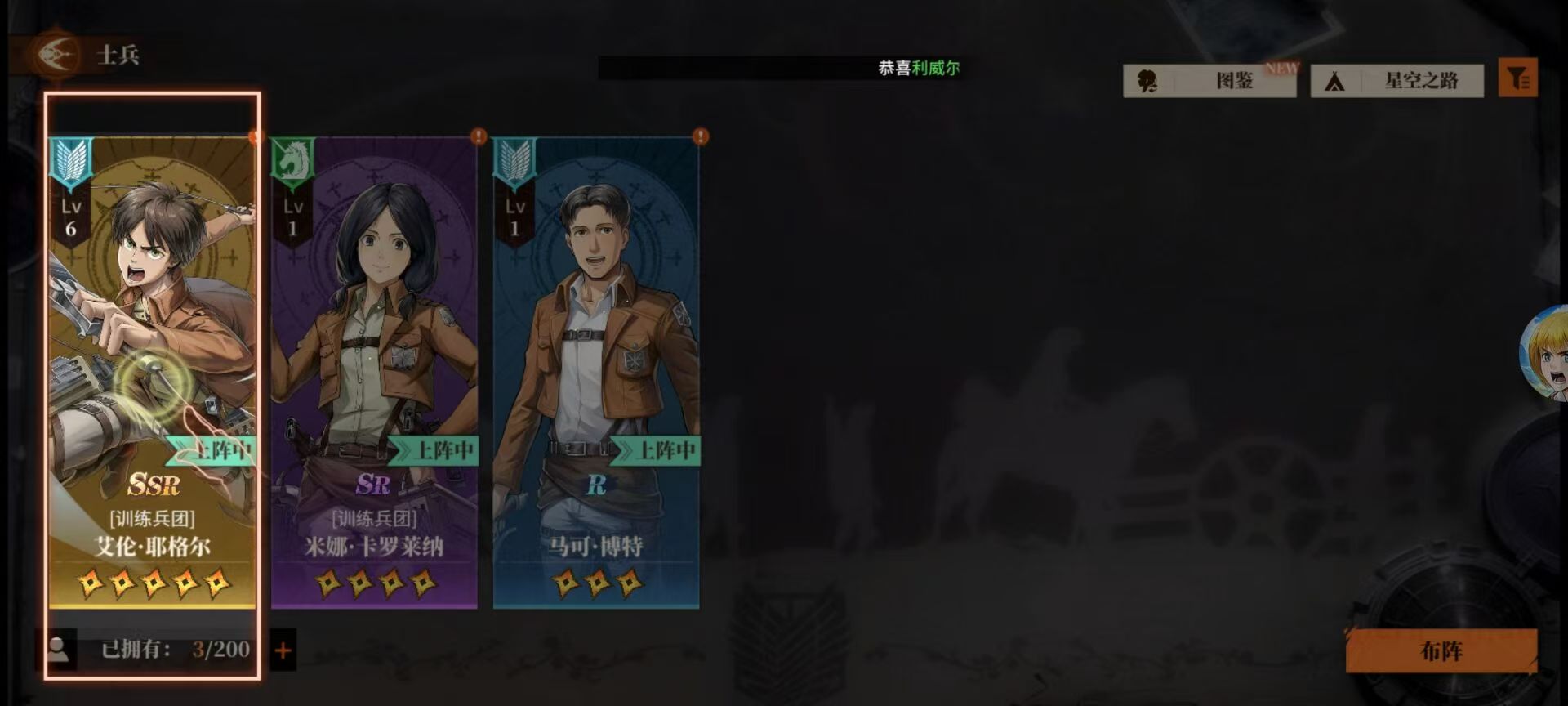Pick the R 马可·博特 soldier card
The image size is (1568, 706).
coord(596,368)
